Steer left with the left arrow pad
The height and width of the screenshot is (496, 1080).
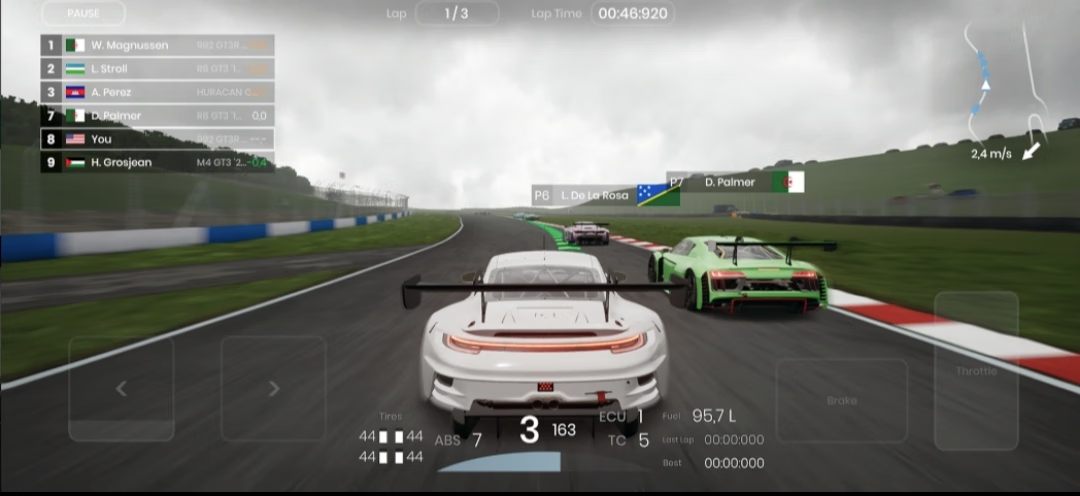121,389
